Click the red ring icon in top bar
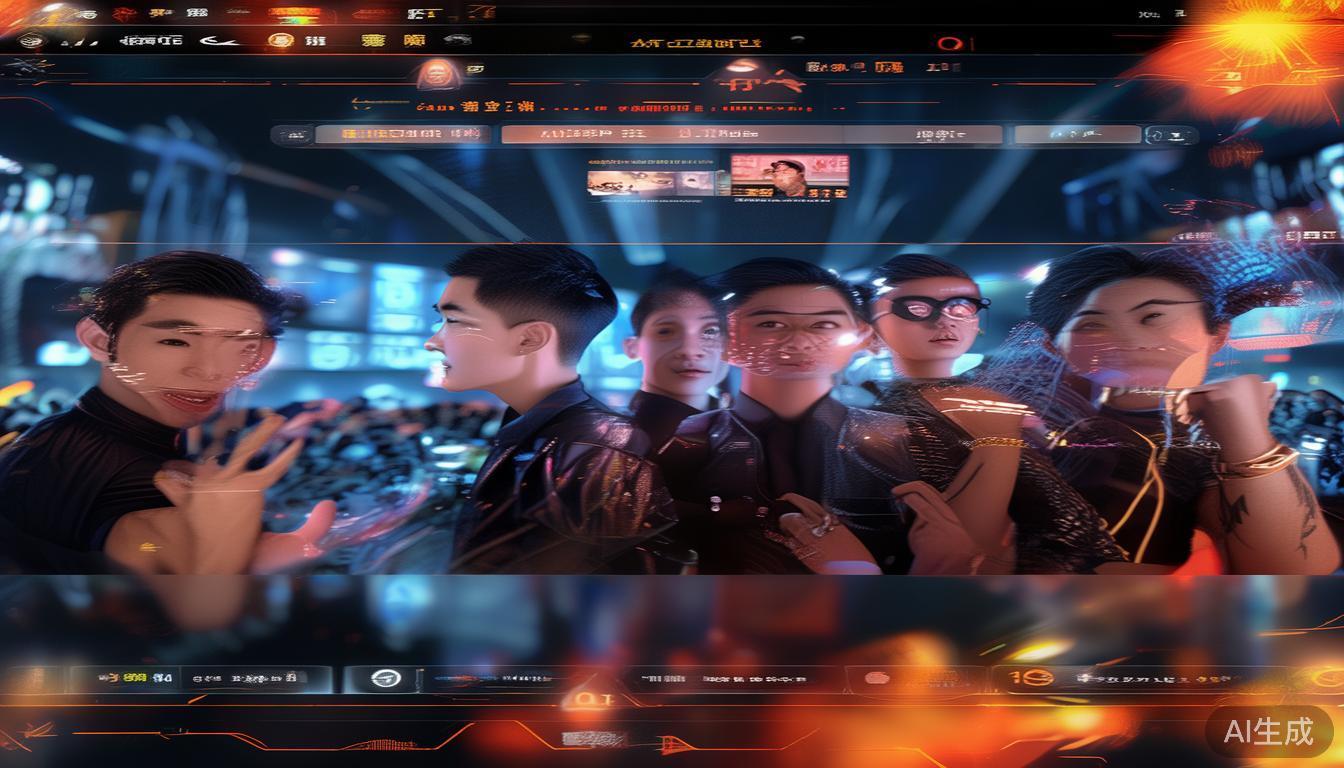This screenshot has width=1344, height=768. [x=949, y=44]
